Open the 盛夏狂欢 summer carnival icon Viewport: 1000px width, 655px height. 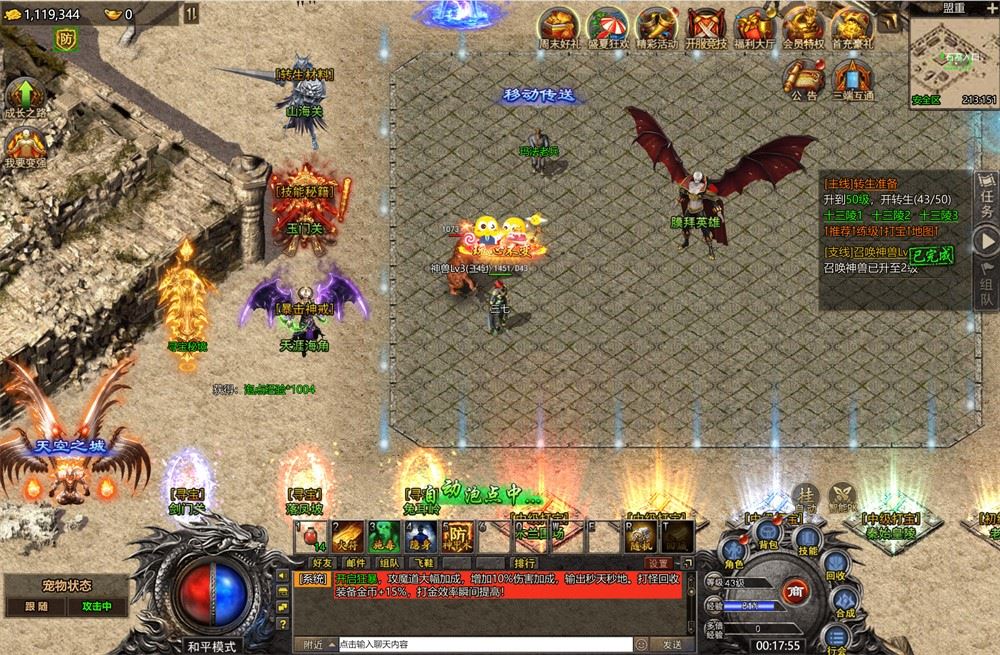tap(607, 26)
